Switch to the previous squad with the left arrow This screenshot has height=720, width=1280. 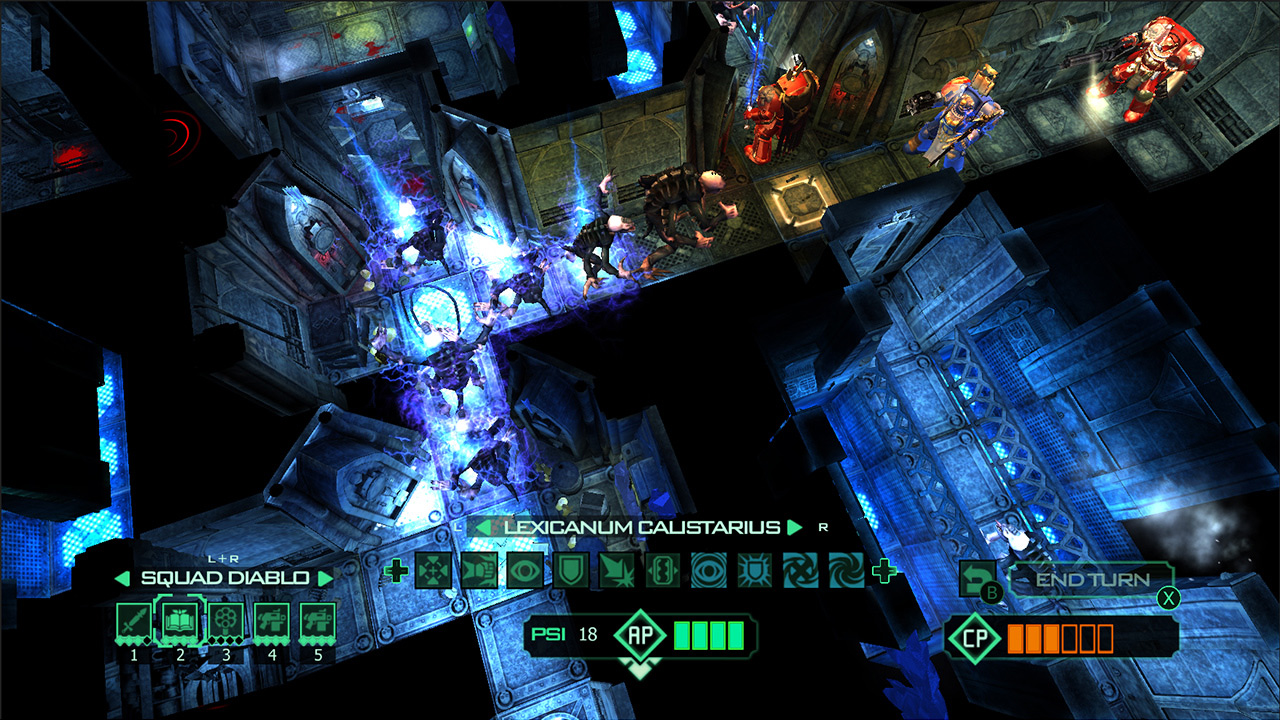[122, 578]
